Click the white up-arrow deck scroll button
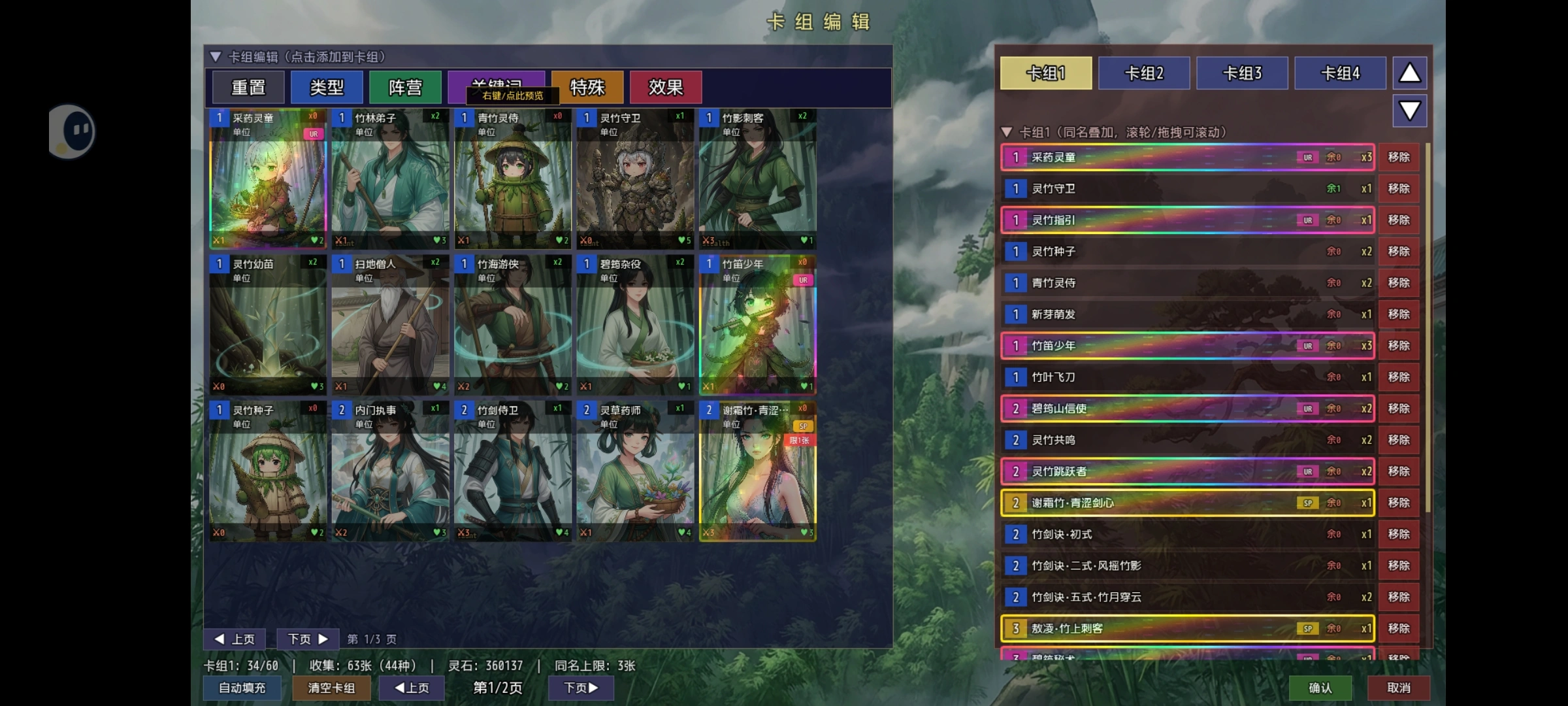 pyautogui.click(x=1409, y=73)
